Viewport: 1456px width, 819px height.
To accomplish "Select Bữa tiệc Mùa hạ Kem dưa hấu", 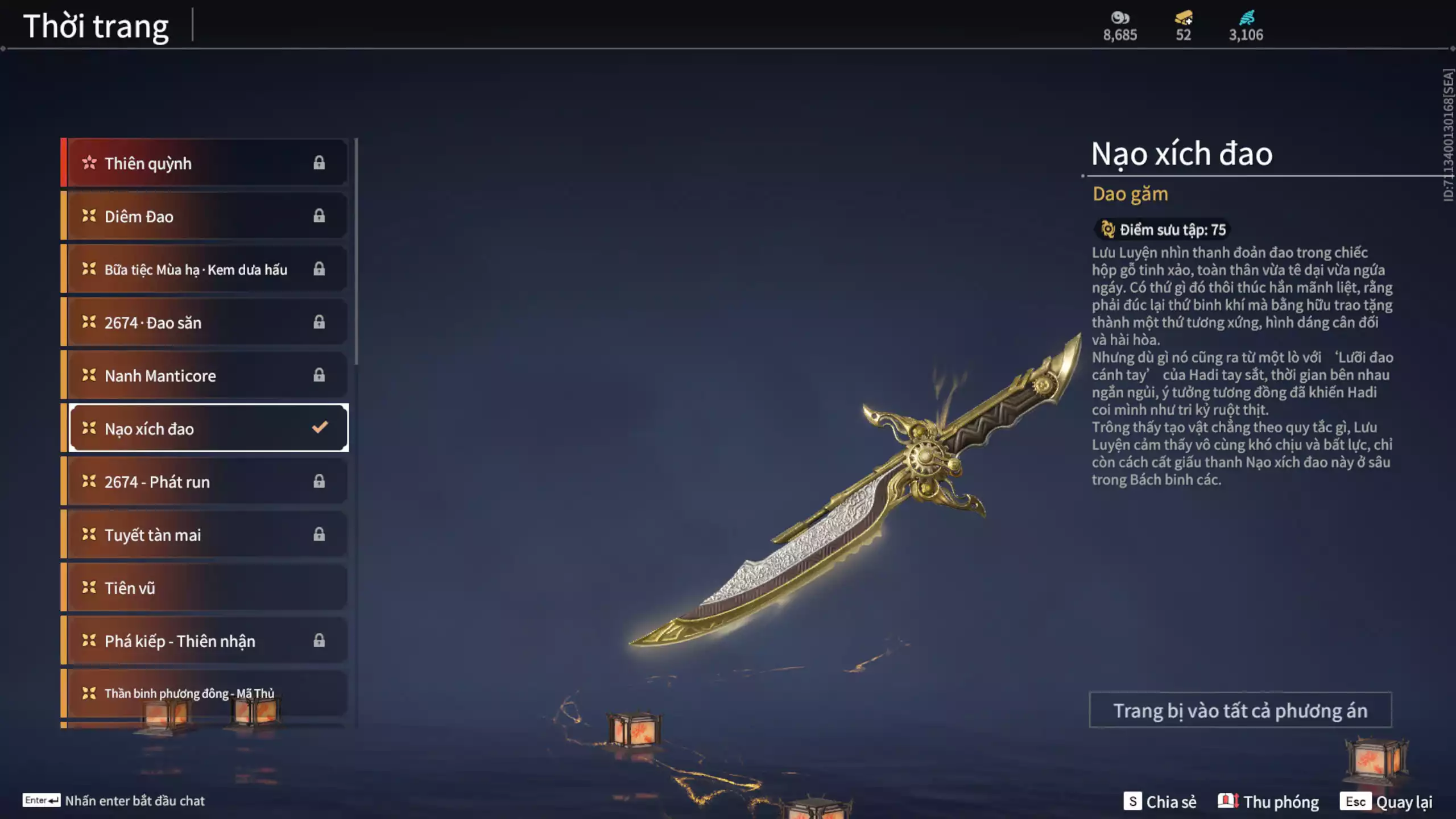I will 205,269.
